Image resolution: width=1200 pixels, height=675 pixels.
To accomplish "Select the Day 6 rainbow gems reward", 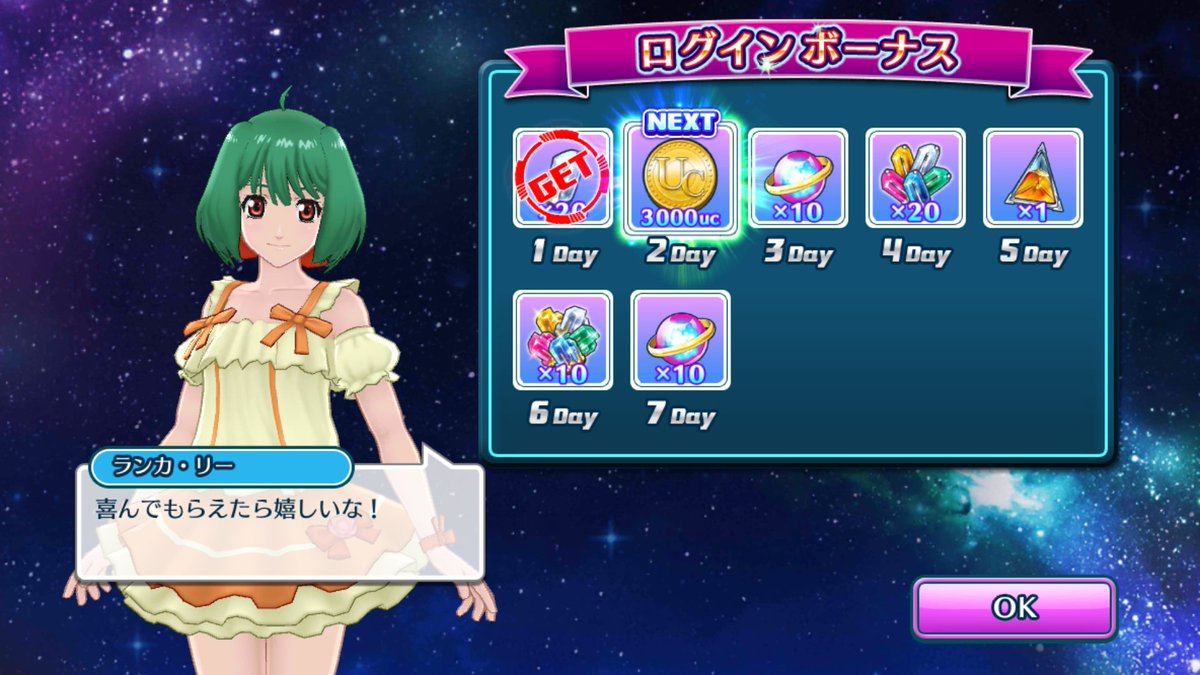I will (563, 340).
